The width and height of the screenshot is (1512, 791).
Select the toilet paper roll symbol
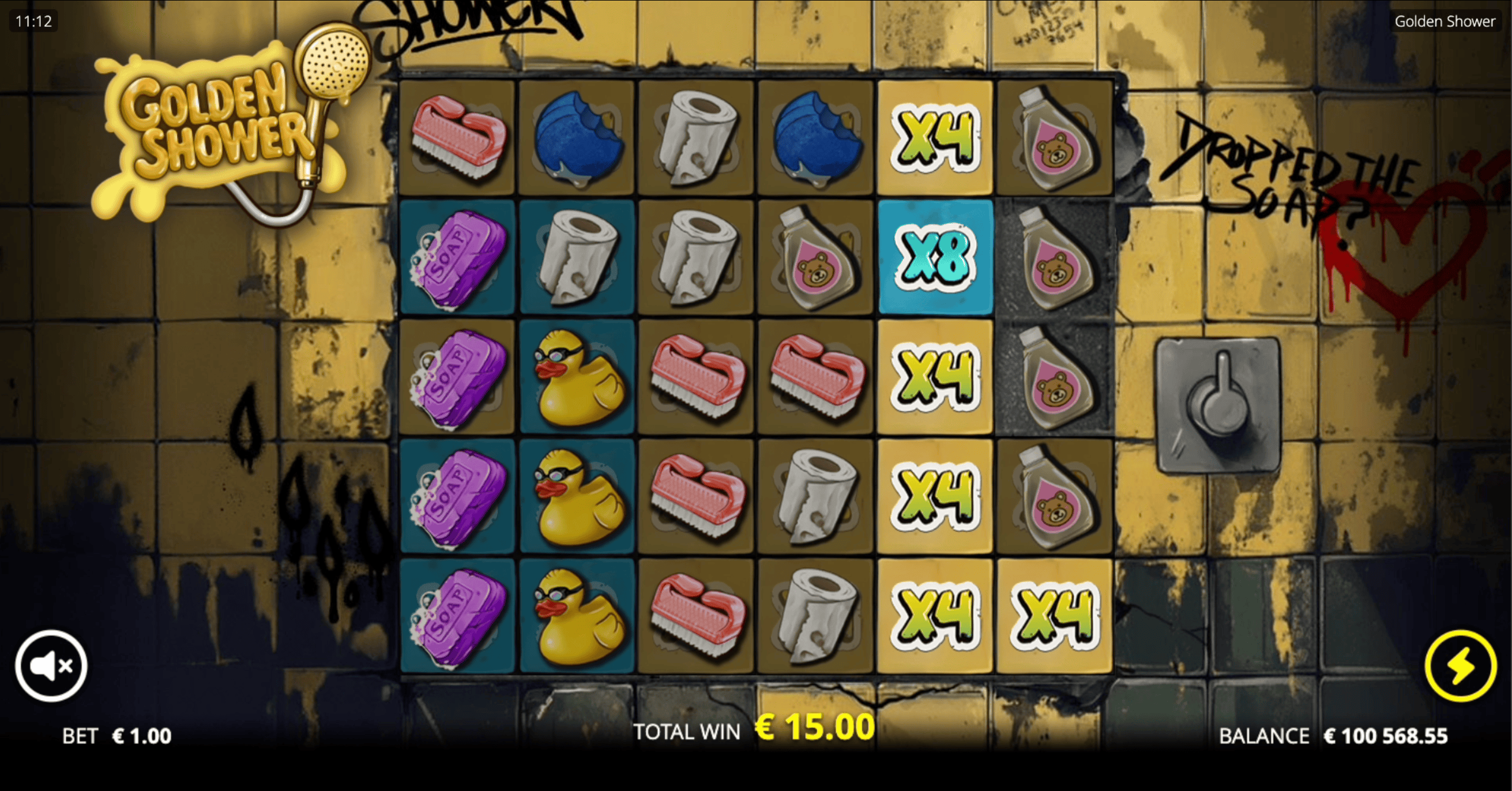696,136
